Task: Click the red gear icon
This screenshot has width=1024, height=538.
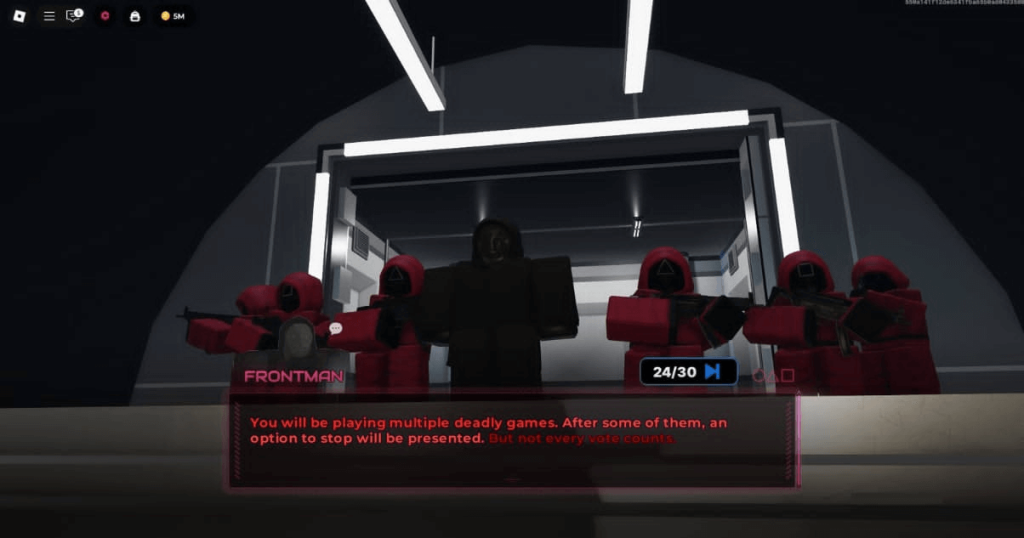Action: (105, 16)
